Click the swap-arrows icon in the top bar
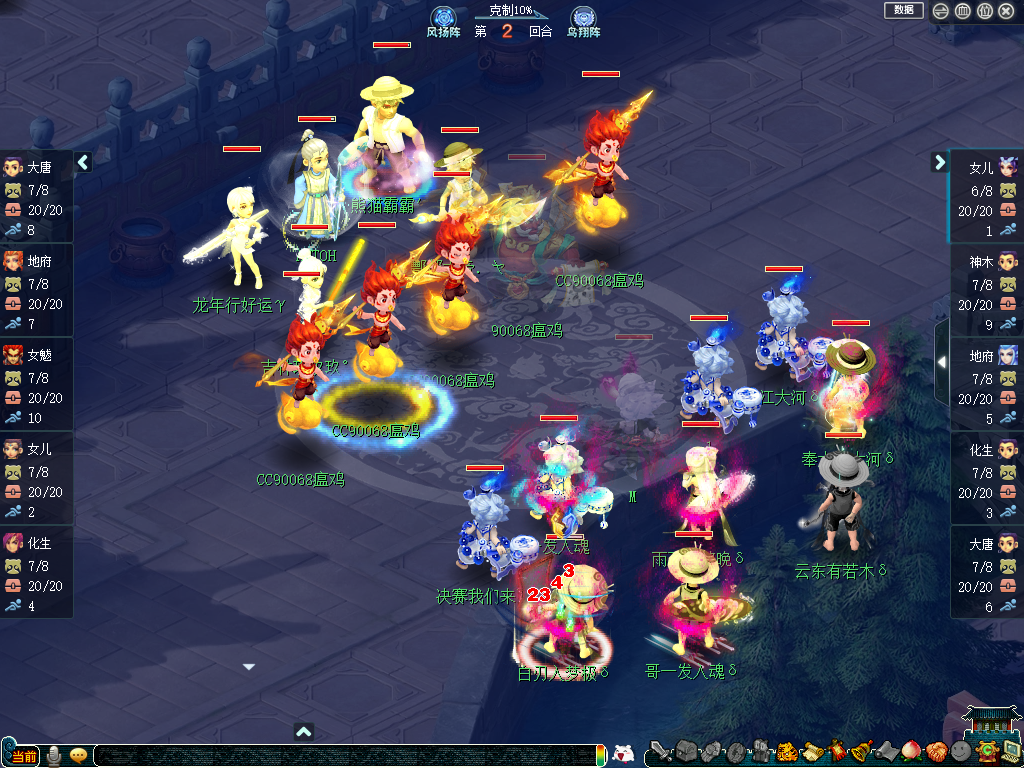 tap(941, 11)
